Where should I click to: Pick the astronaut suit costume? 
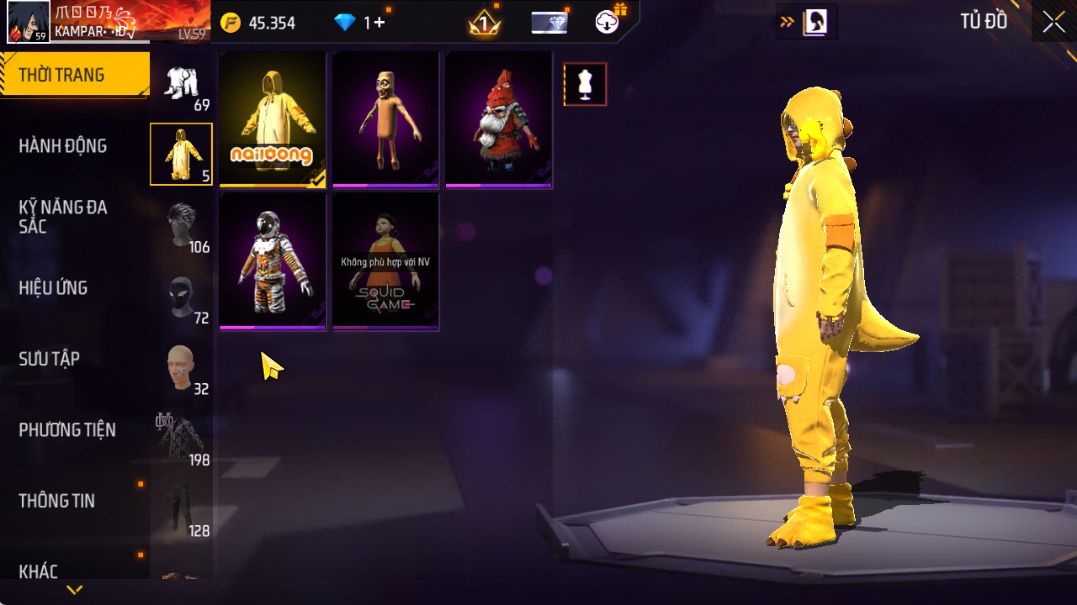273,261
